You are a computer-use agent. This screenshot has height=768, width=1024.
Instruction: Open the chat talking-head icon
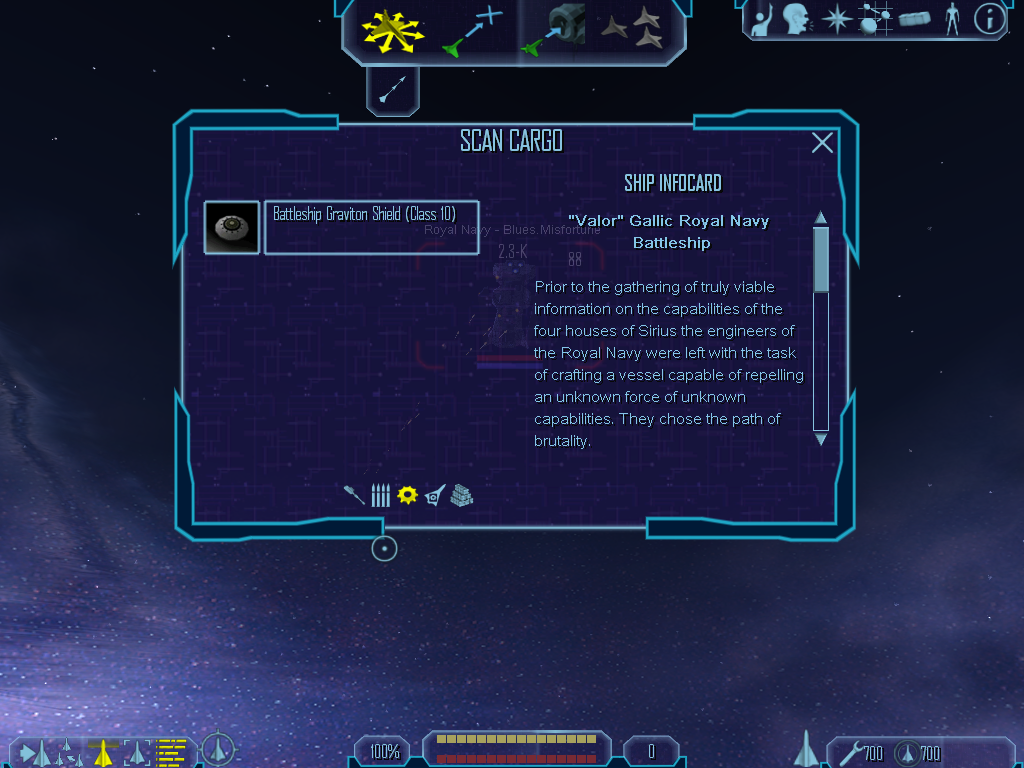[796, 19]
